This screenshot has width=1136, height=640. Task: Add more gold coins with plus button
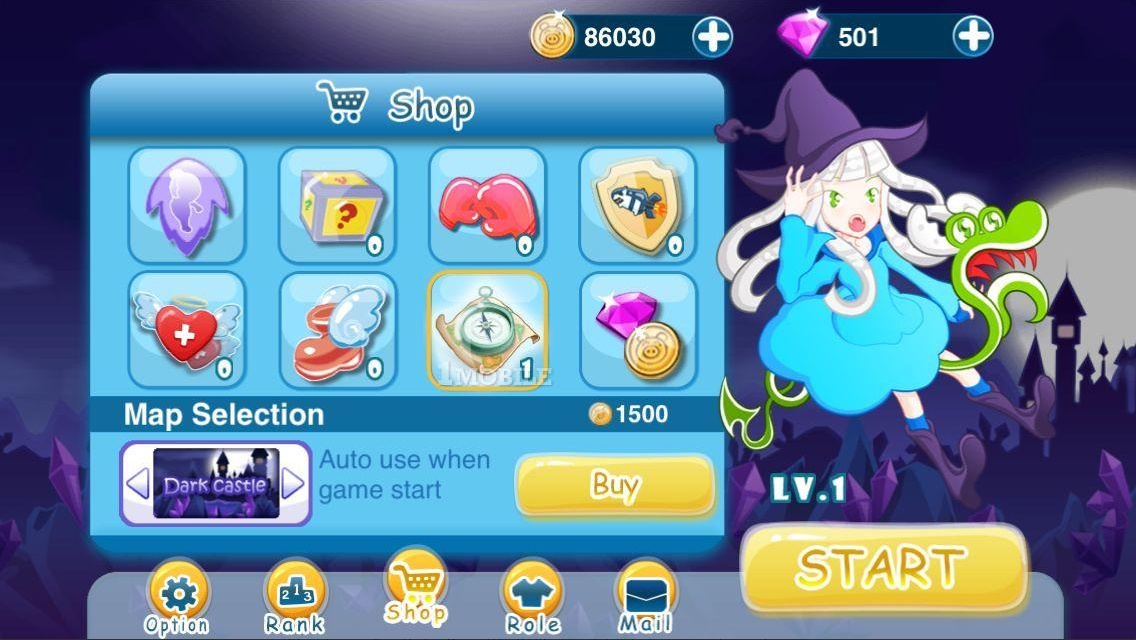(x=713, y=38)
